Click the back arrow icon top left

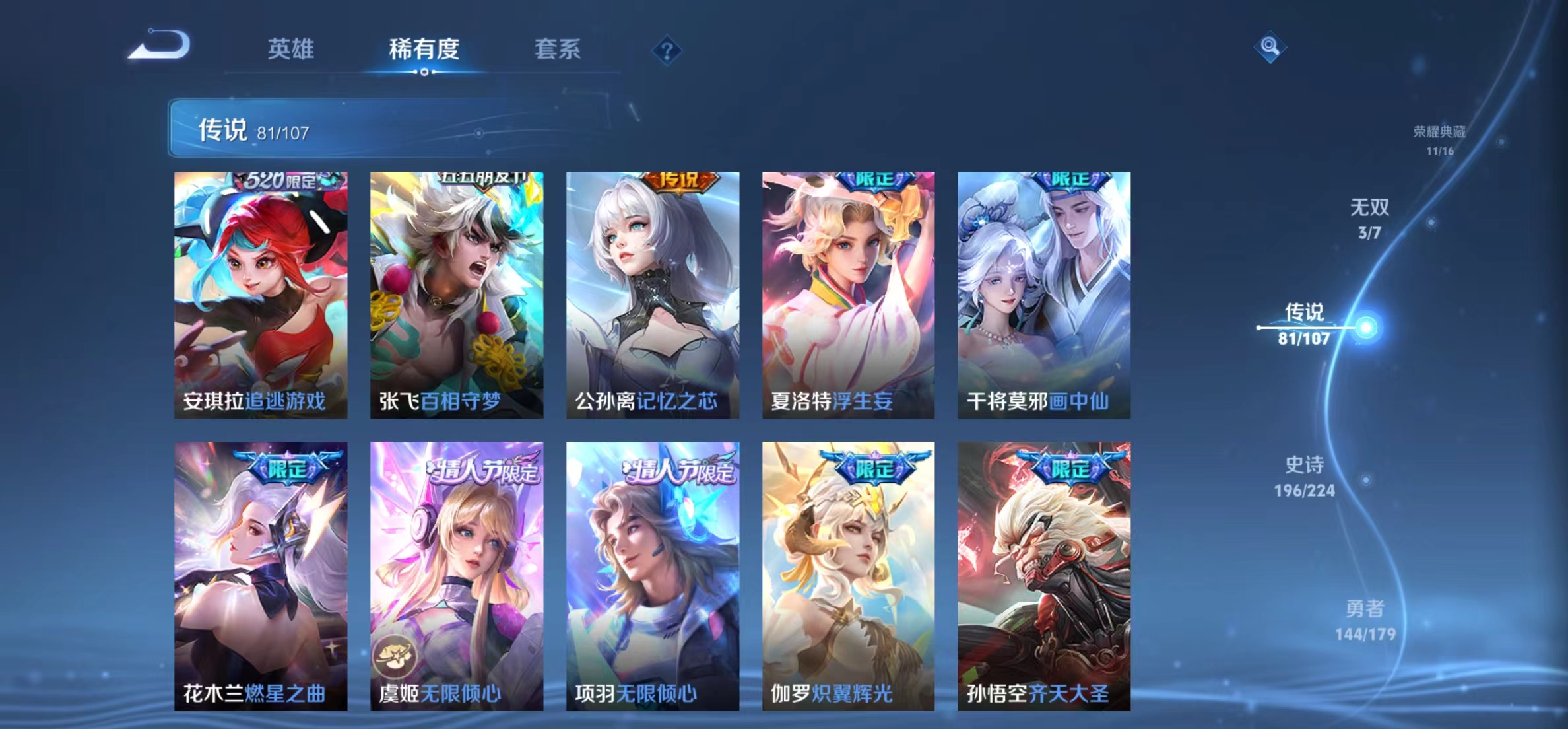(164, 44)
